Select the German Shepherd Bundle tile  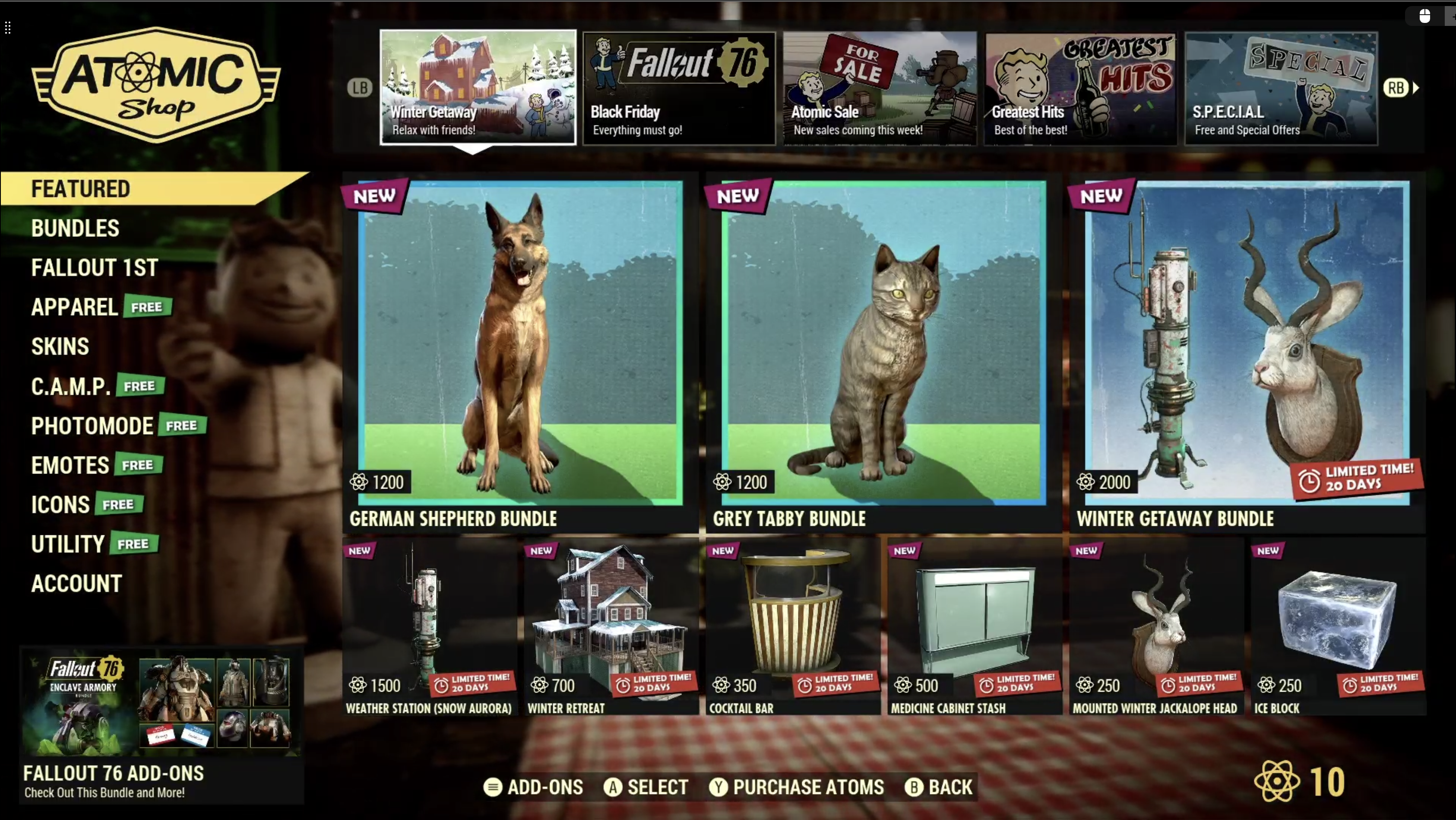point(520,351)
